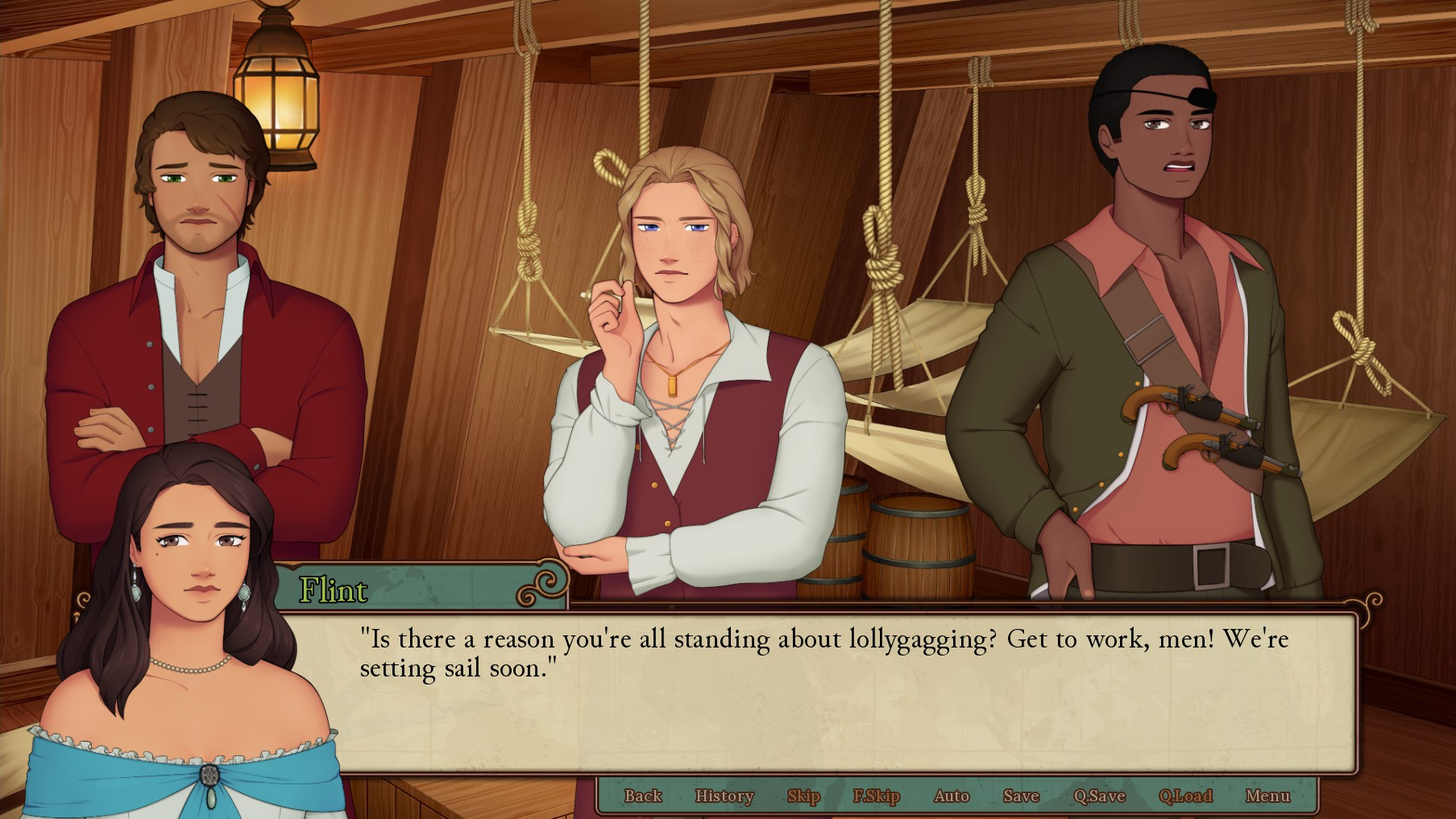The width and height of the screenshot is (1456, 819).
Task: Open the Save game screen
Action: (x=1021, y=796)
